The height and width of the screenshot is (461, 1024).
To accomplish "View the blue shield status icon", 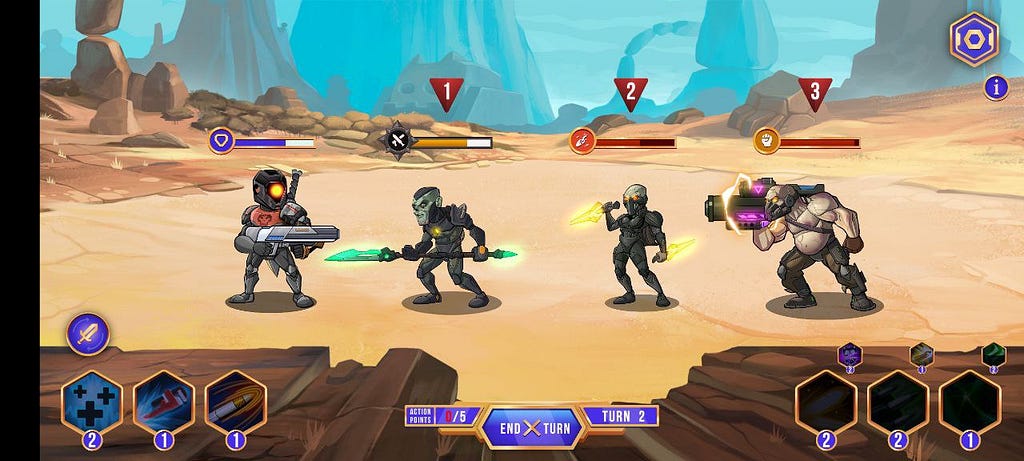I will click(x=222, y=141).
